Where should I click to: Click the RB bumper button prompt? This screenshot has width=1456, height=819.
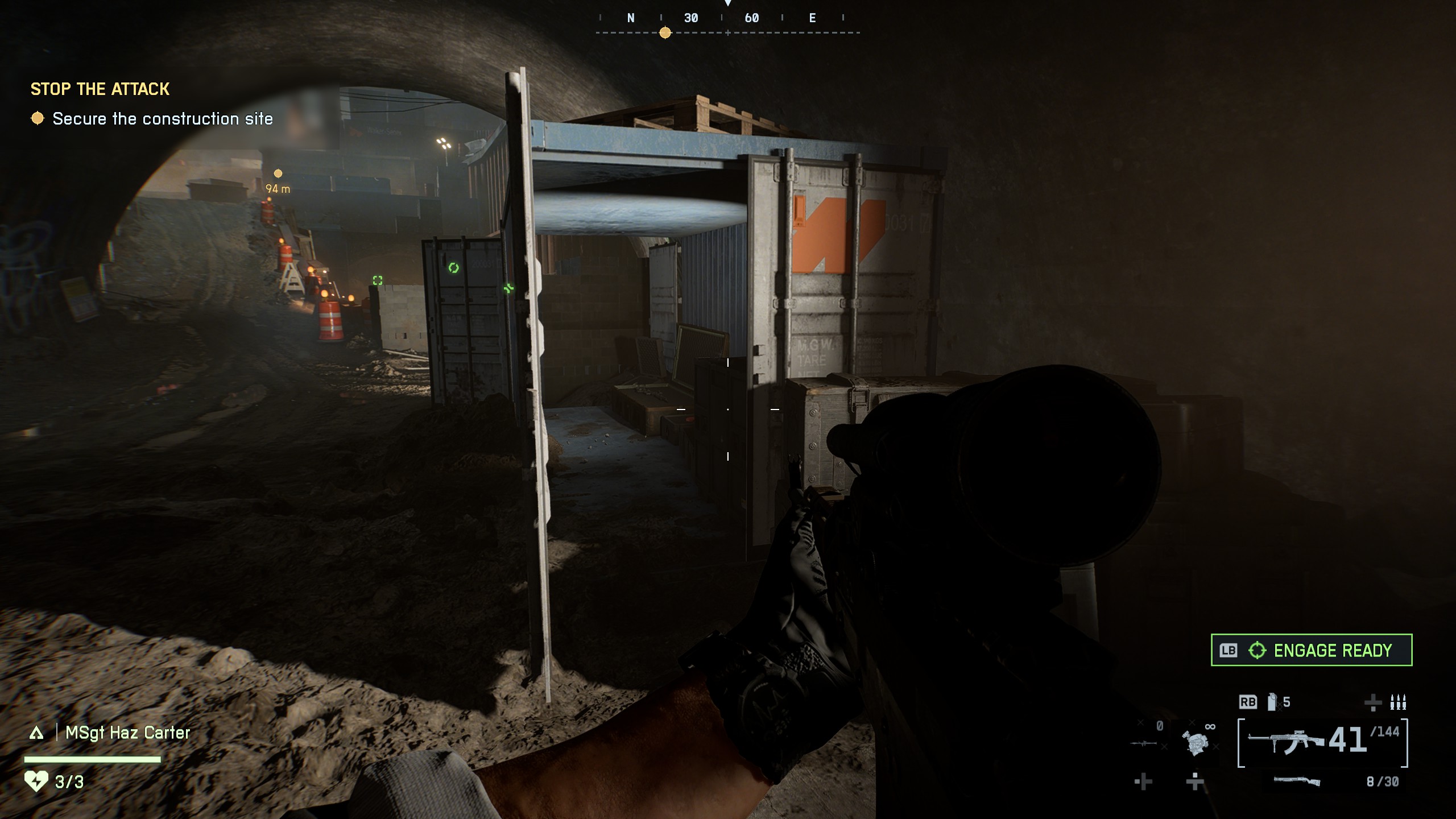1249,702
